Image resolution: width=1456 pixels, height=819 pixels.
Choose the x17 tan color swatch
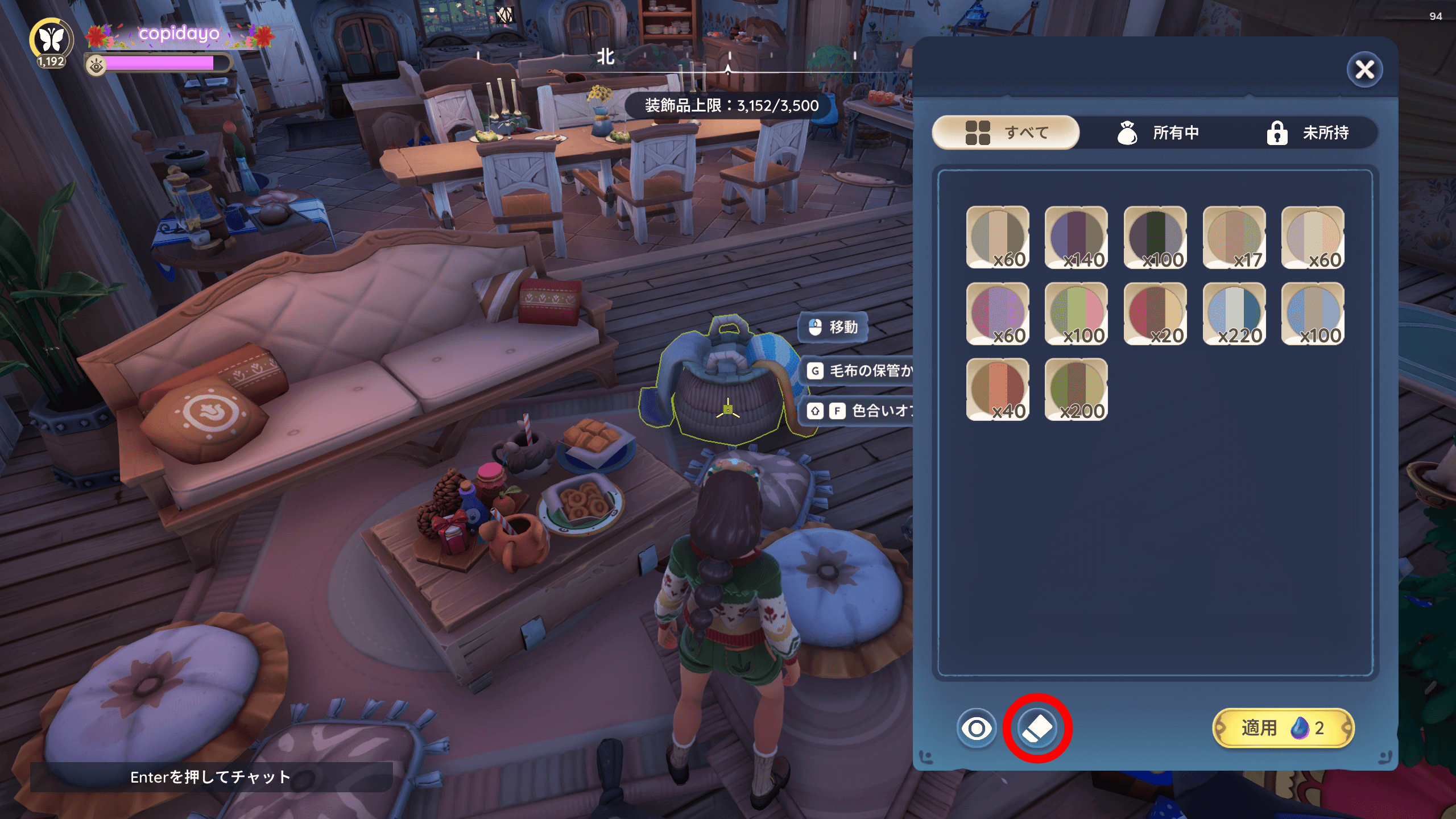(1234, 237)
